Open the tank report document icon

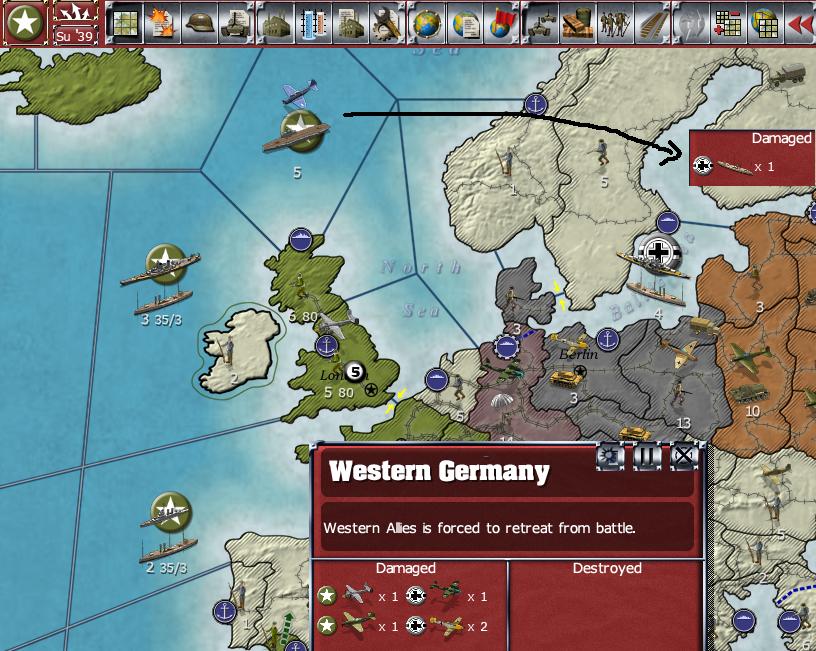pos(237,23)
